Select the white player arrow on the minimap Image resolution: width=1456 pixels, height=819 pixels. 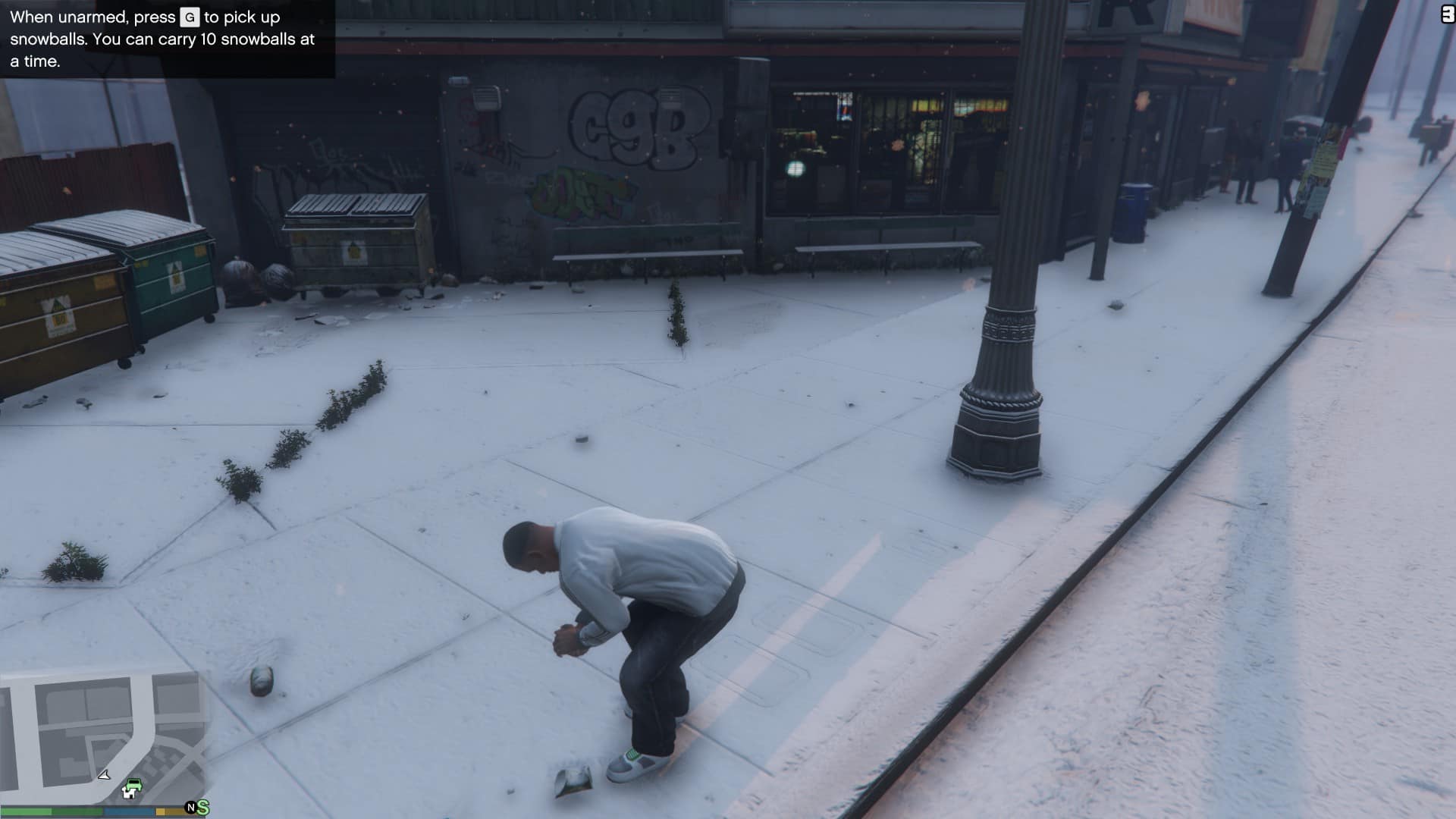(104, 777)
